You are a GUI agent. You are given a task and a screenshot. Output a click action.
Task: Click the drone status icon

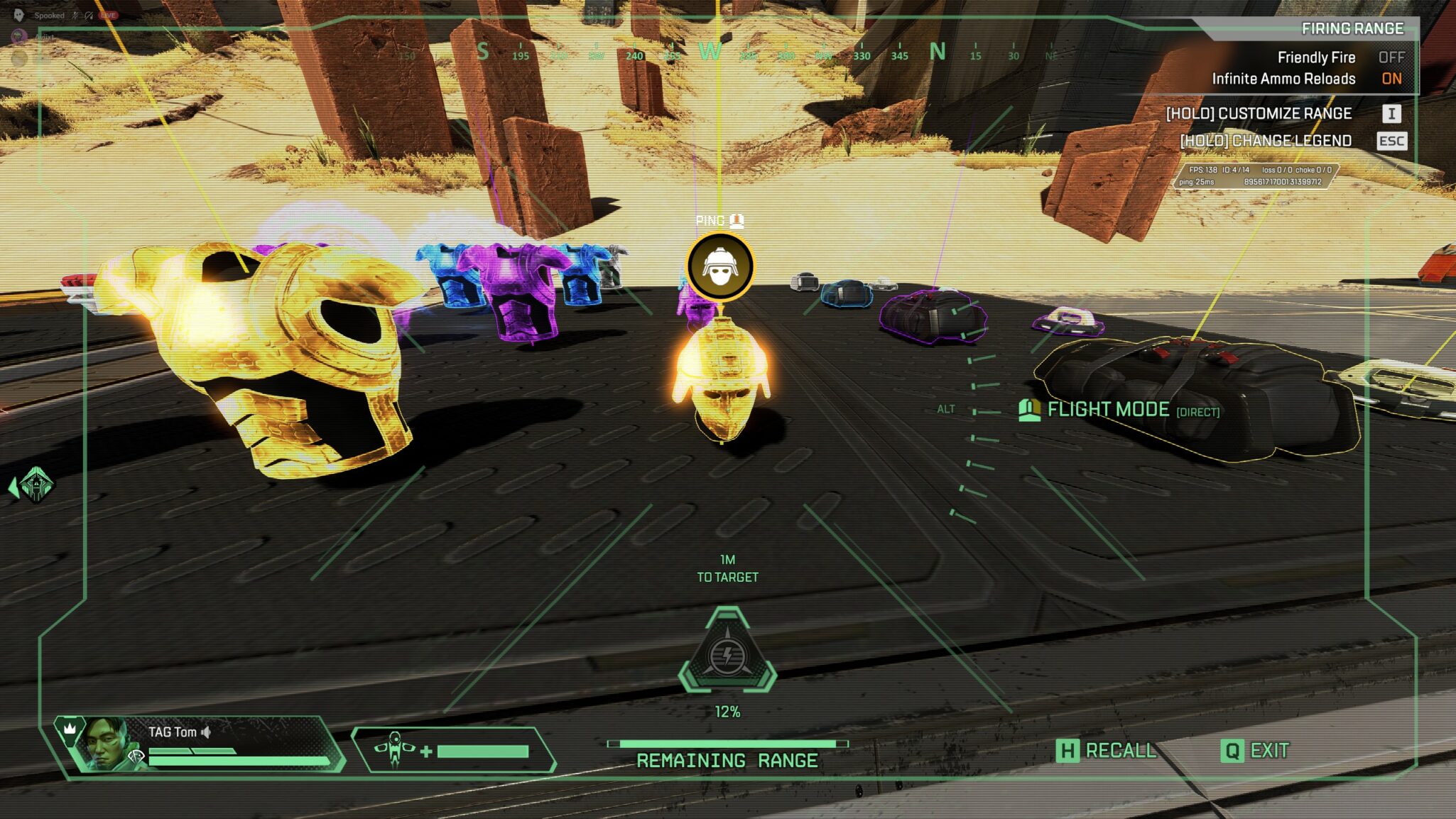[394, 750]
